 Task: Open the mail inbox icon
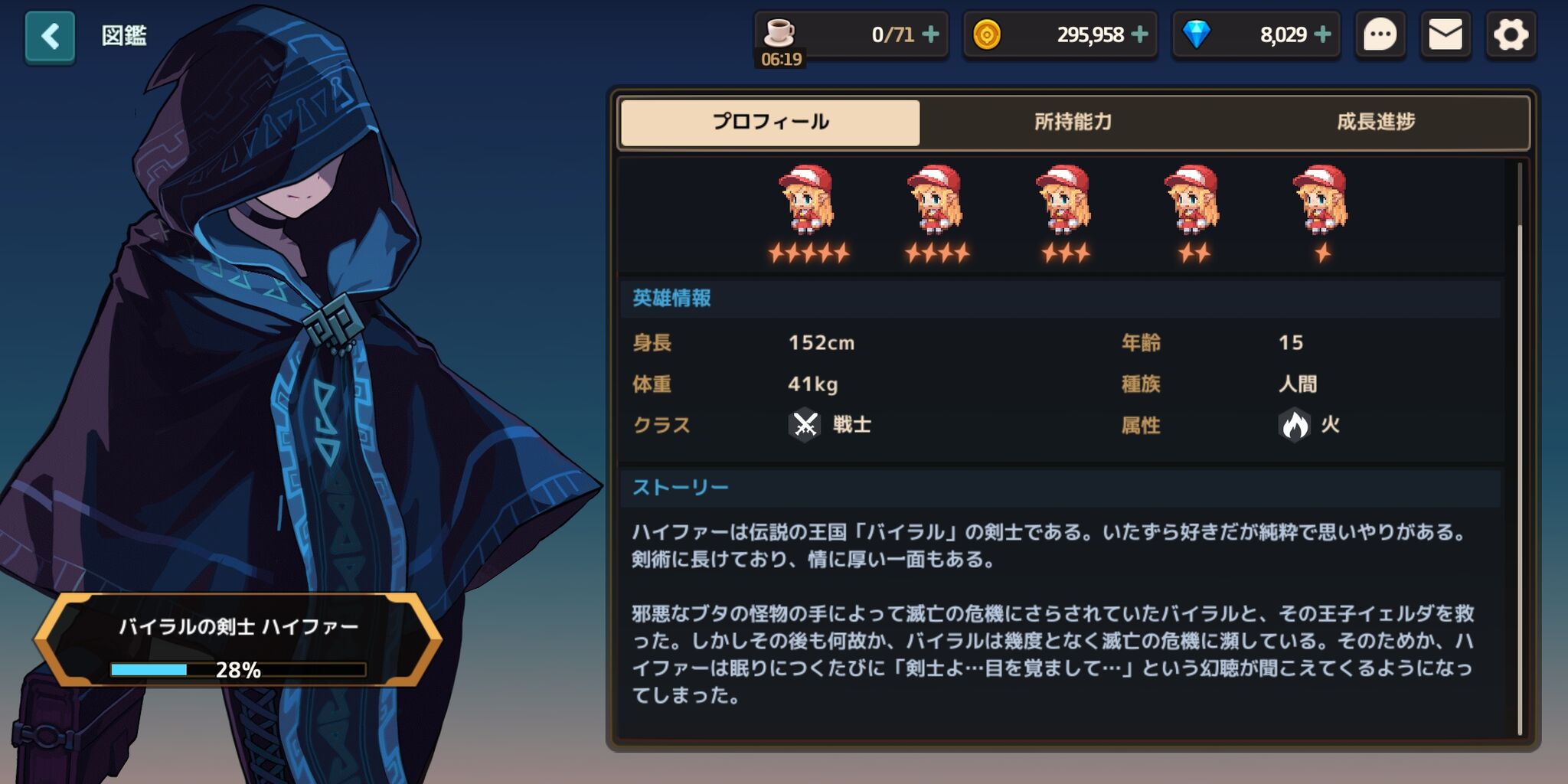click(x=1445, y=34)
